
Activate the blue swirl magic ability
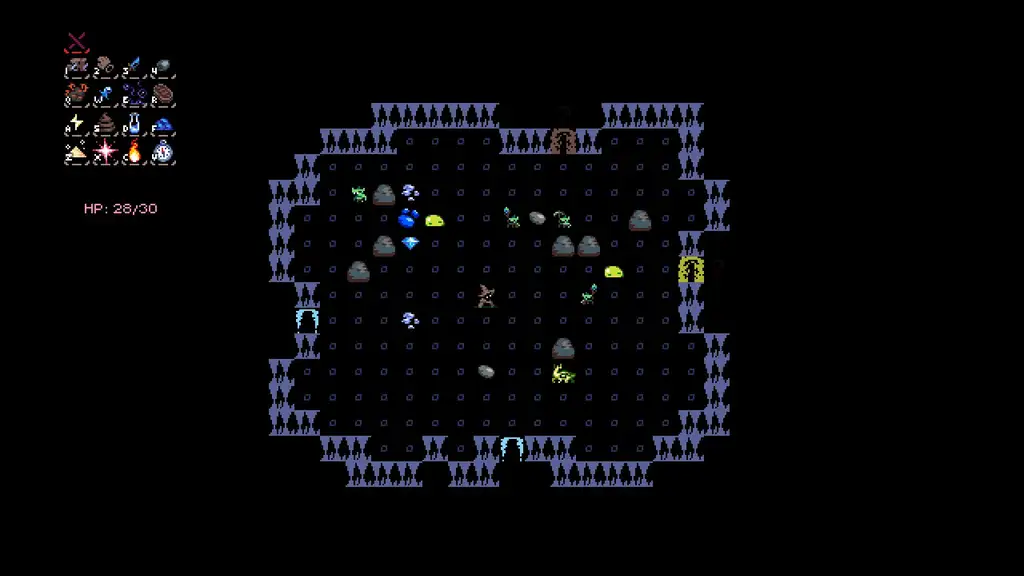(x=134, y=95)
